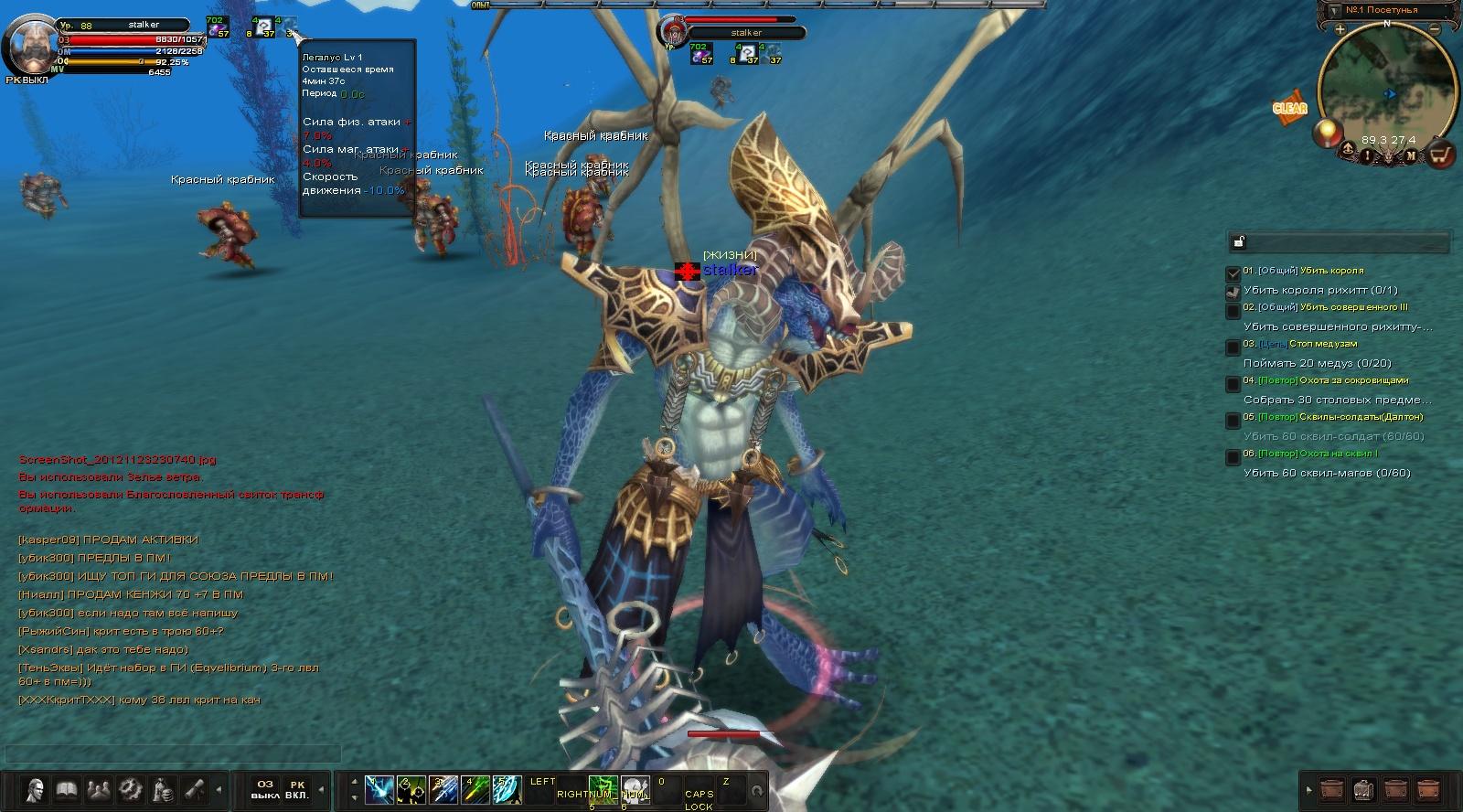This screenshot has height=812, width=1463.
Task: Open the gear settings icon
Action: (131, 789)
